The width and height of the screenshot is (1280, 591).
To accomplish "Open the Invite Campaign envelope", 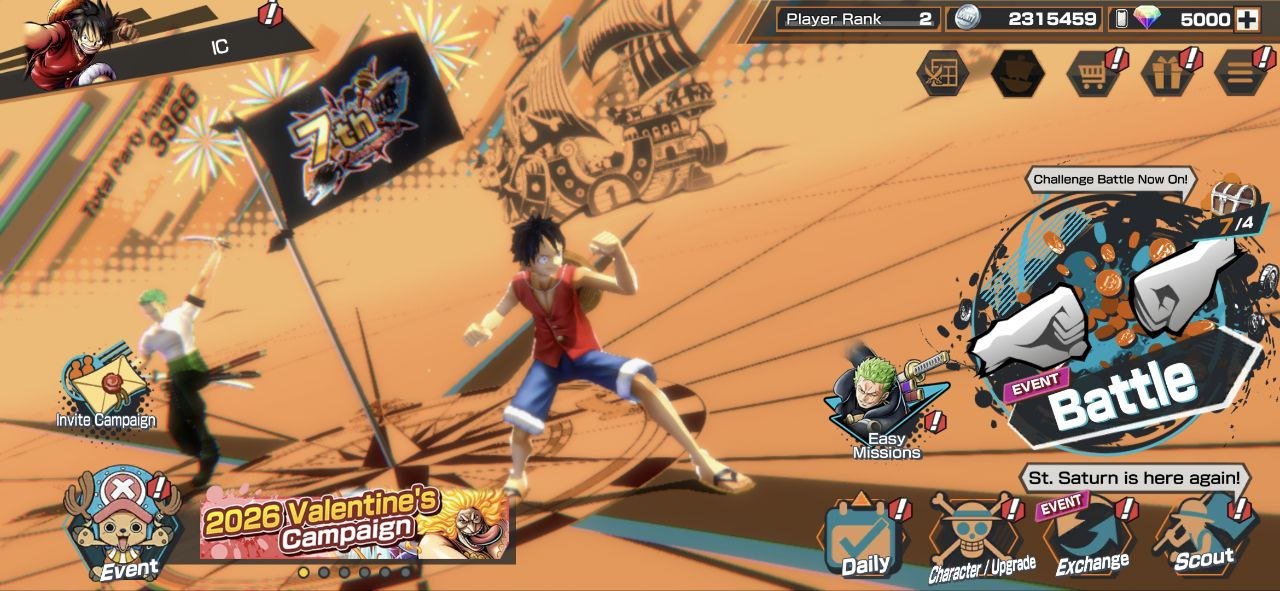I will [x=105, y=392].
